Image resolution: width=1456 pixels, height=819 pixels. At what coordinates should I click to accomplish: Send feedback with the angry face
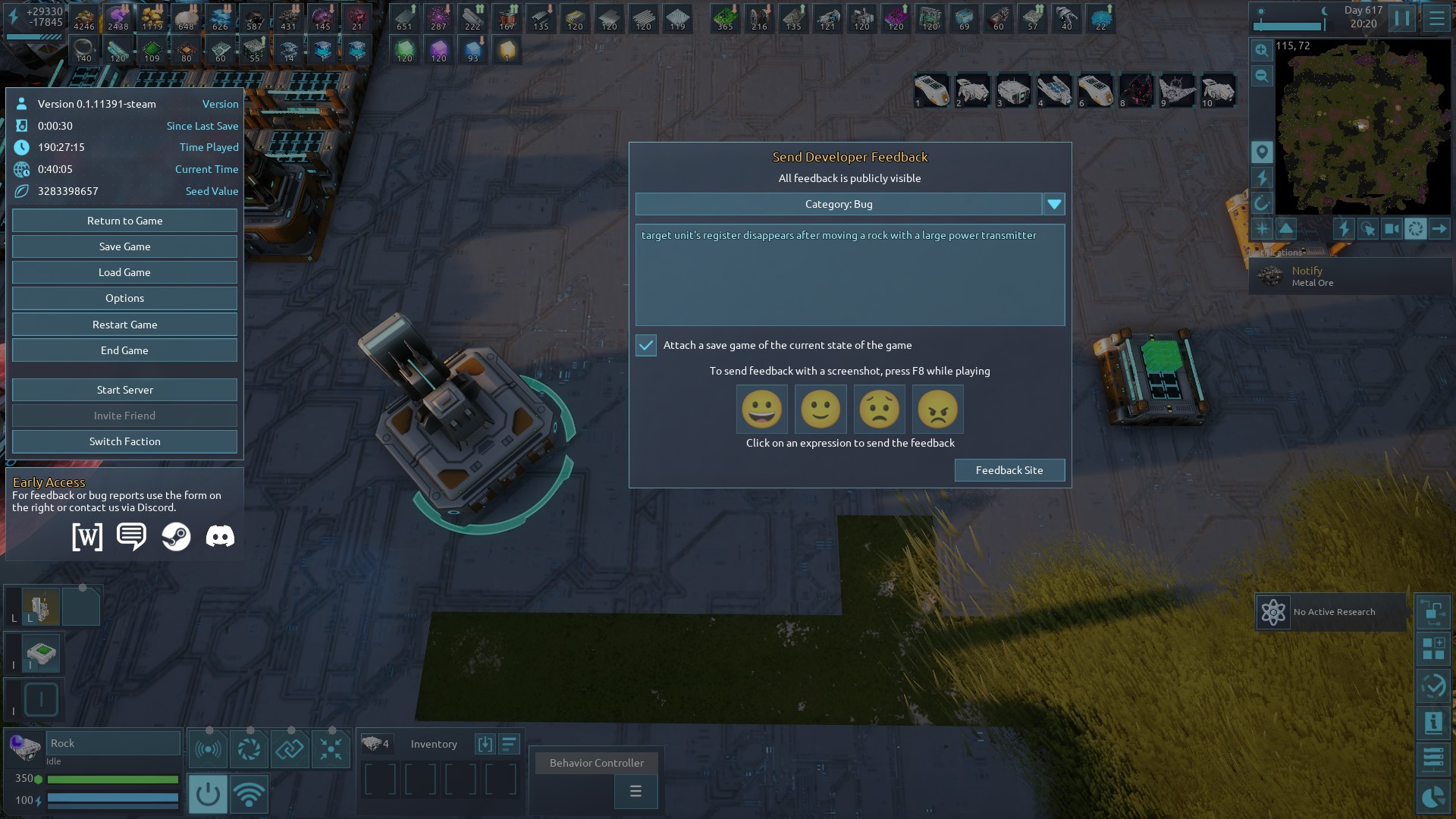(x=937, y=409)
